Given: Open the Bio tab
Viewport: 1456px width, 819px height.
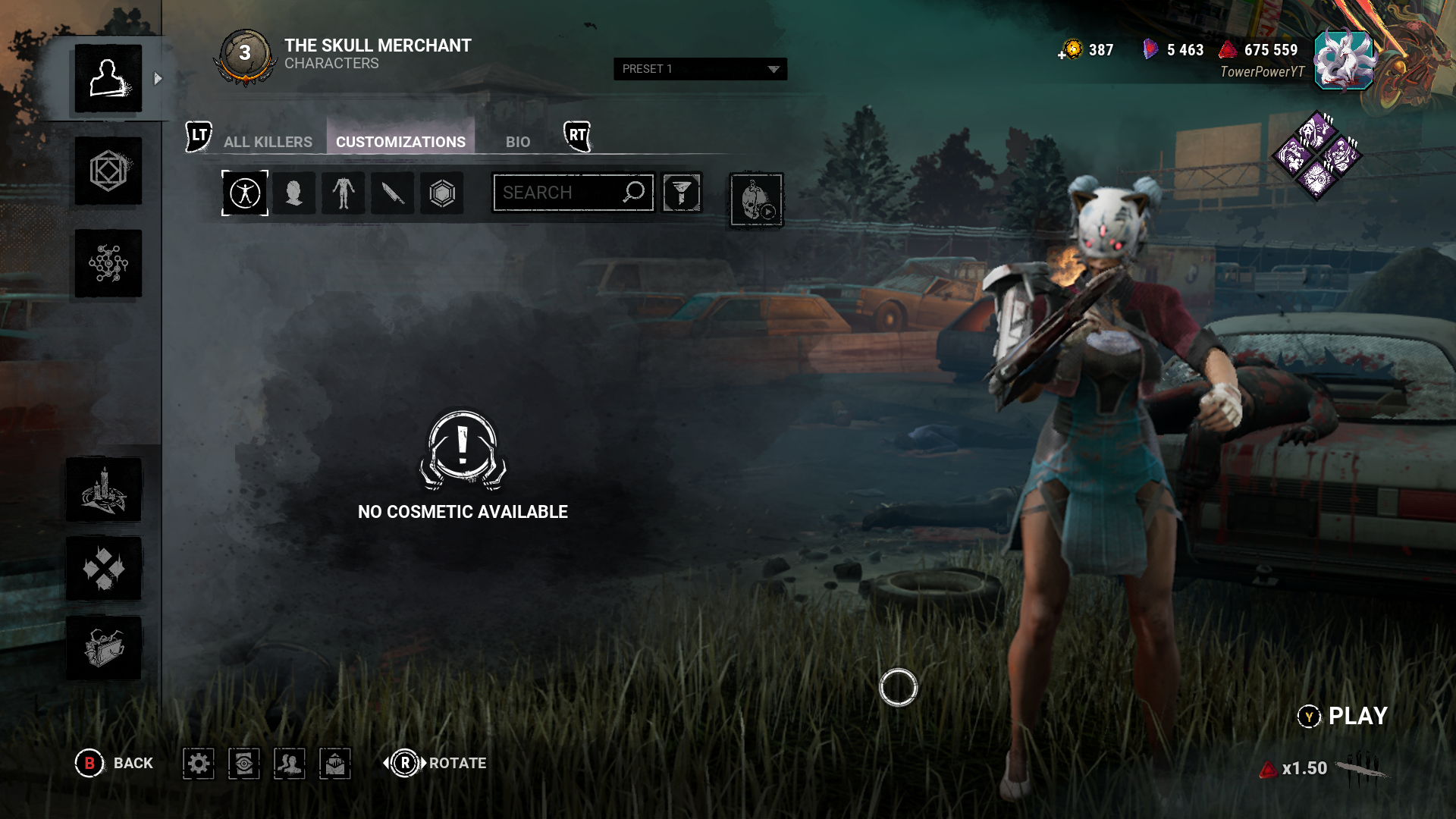Looking at the screenshot, I should pos(518,142).
